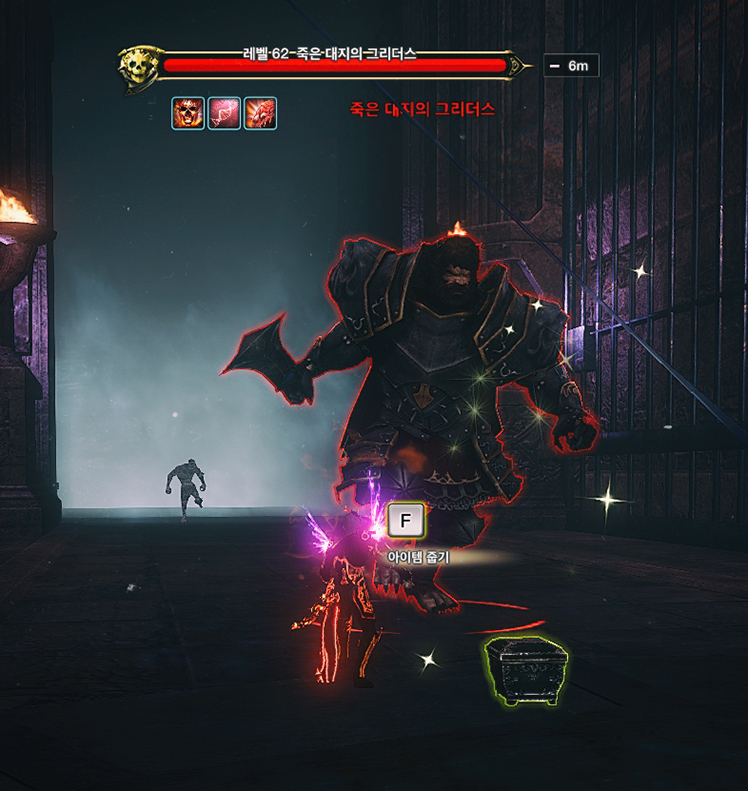Image resolution: width=748 pixels, height=791 pixels.
Task: Click the flaming skull buff icon
Action: [188, 113]
